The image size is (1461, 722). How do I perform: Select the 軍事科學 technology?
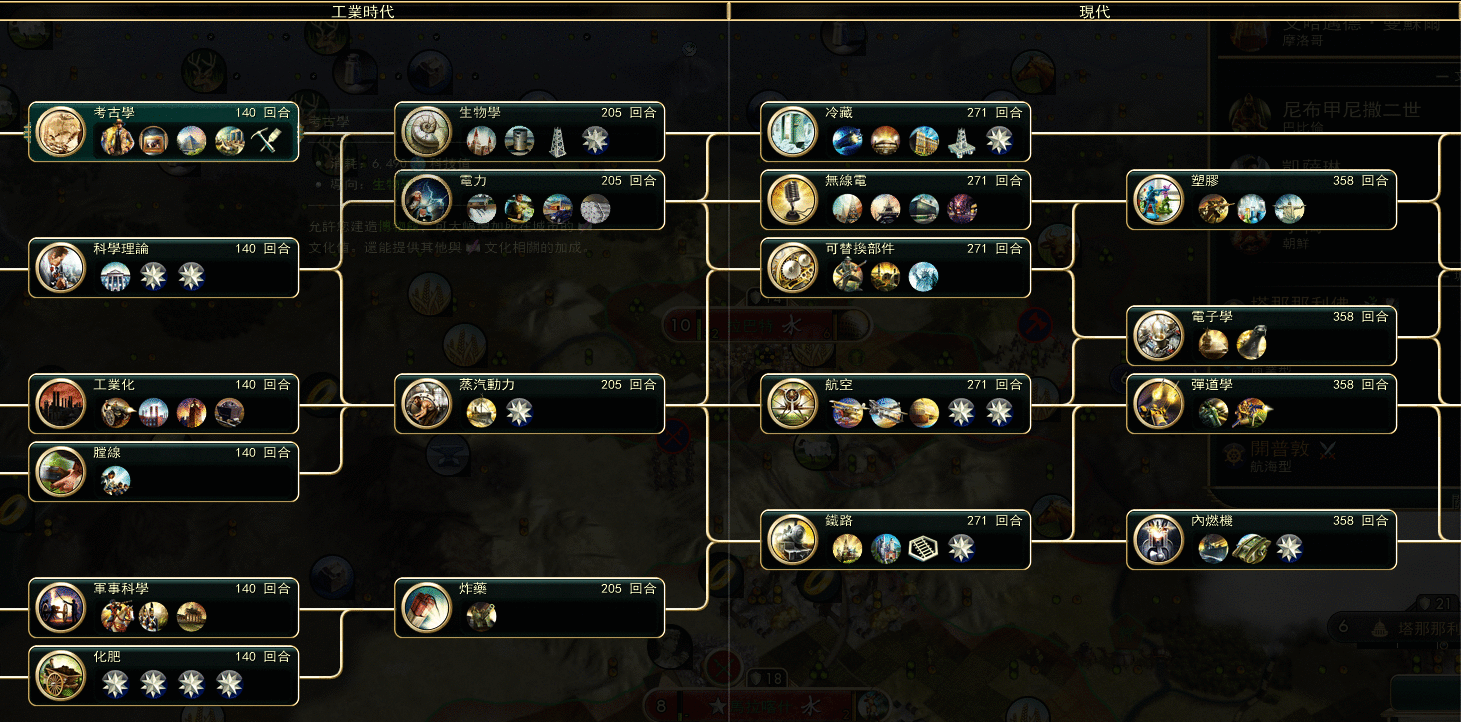163,607
